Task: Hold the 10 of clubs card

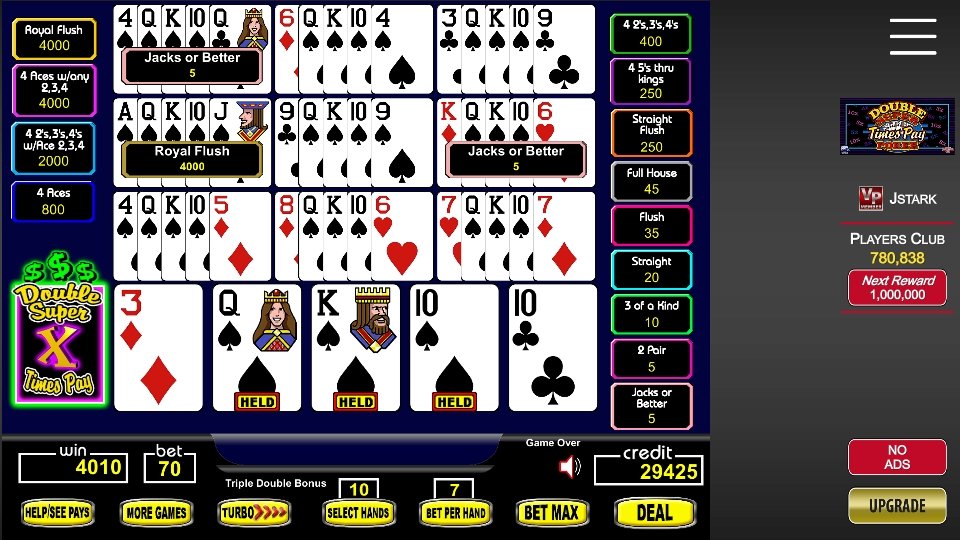Action: 552,348
